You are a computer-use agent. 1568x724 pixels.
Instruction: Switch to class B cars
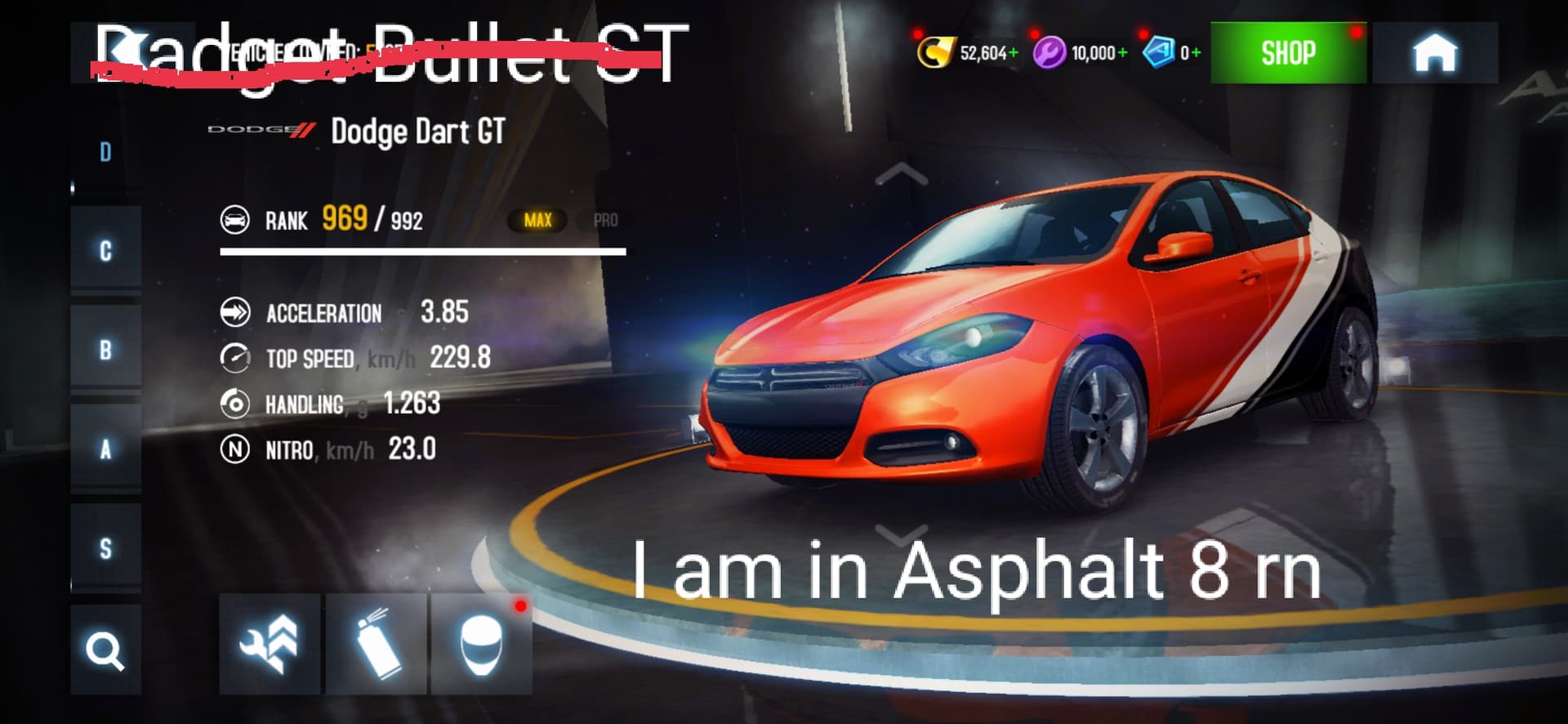coord(105,350)
